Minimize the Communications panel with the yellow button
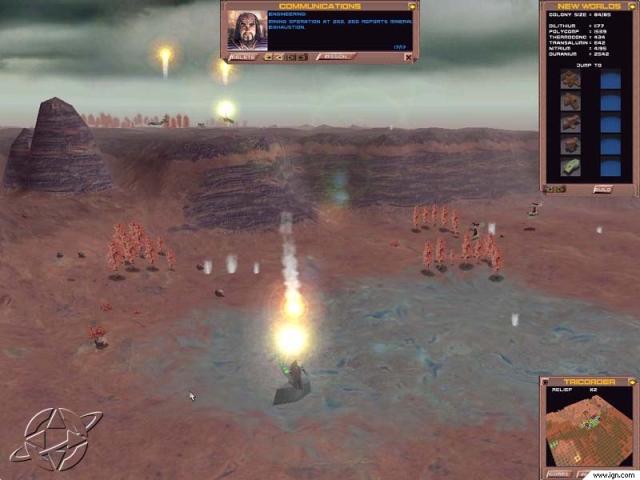Image resolution: width=640 pixels, height=480 pixels. click(x=412, y=6)
